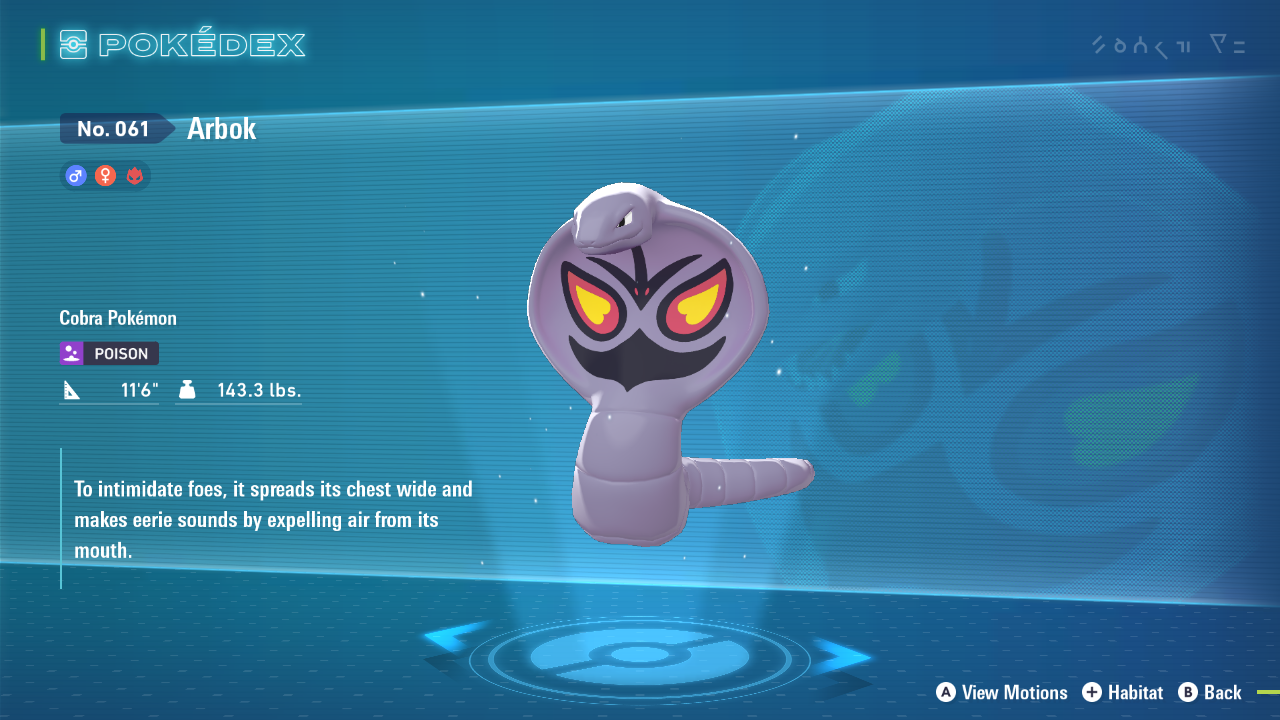The width and height of the screenshot is (1280, 720).
Task: Toggle the female form display of Arbok
Action: point(105,175)
